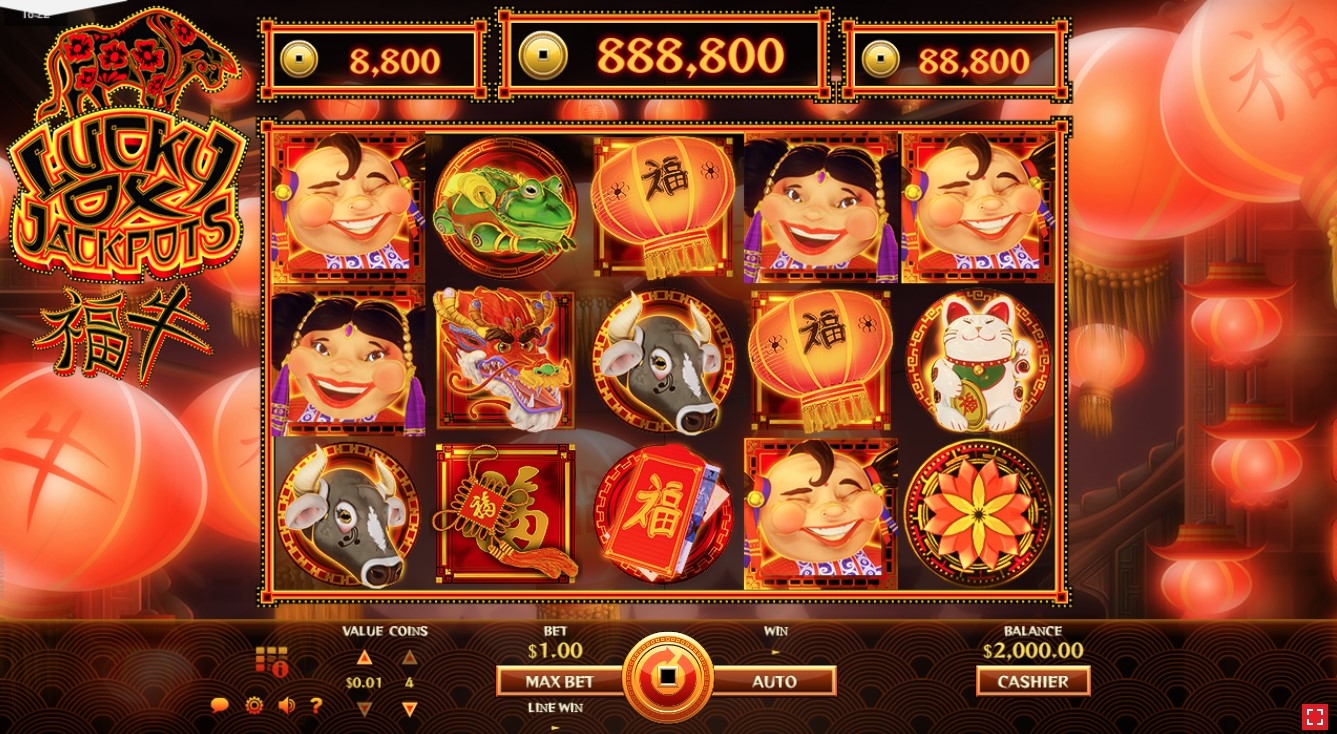This screenshot has width=1337, height=734.
Task: Increase number of coins with up arrow
Action: click(409, 657)
